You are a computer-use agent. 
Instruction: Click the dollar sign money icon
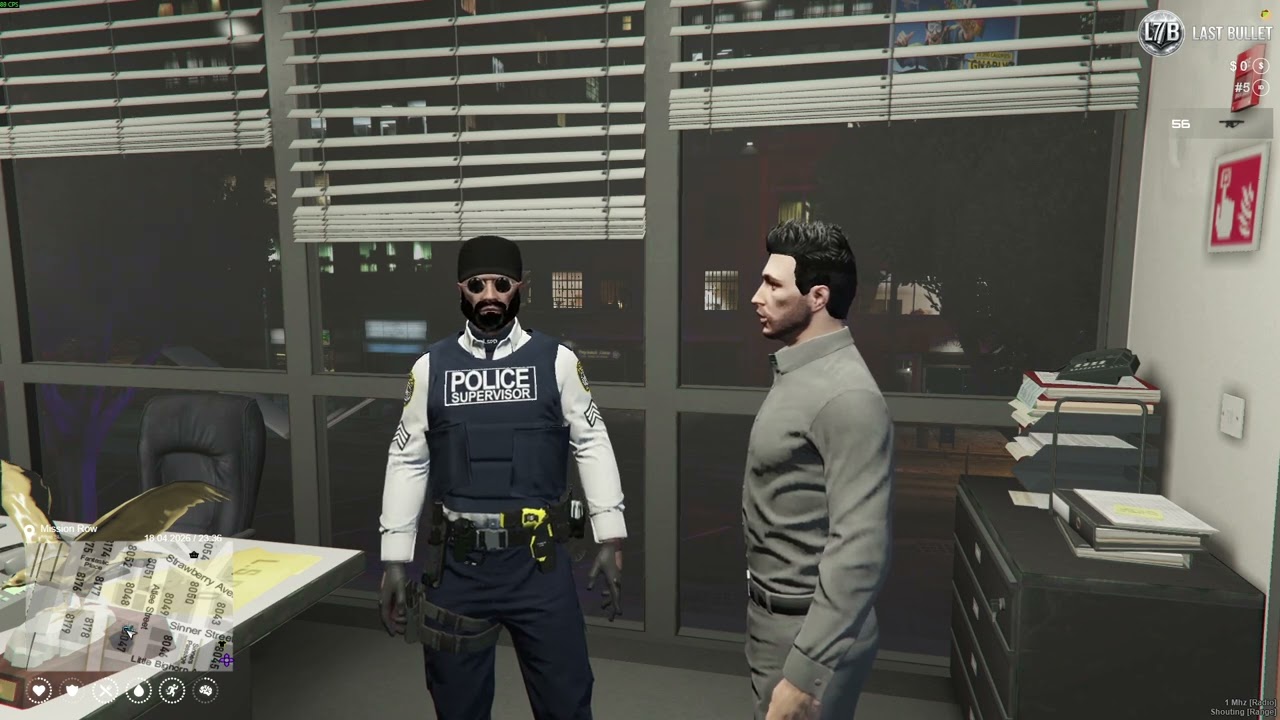1260,66
